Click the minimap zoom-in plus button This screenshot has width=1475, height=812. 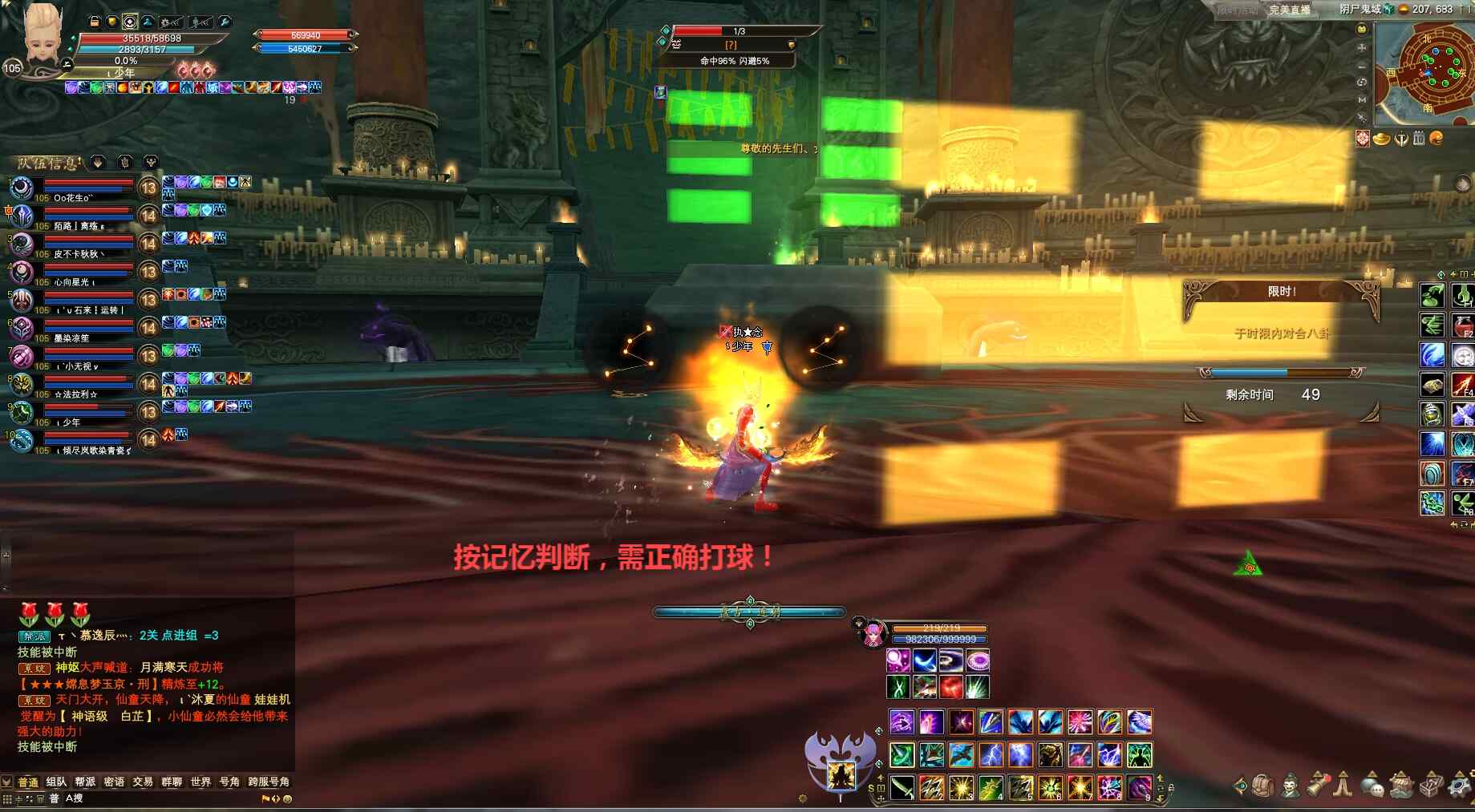click(x=1361, y=47)
